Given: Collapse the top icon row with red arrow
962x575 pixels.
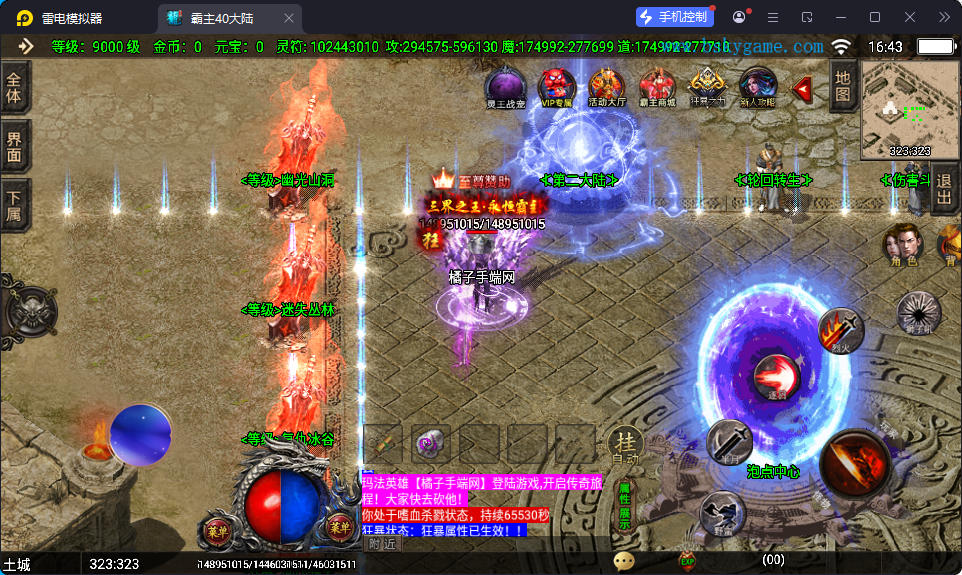Looking at the screenshot, I should 802,89.
